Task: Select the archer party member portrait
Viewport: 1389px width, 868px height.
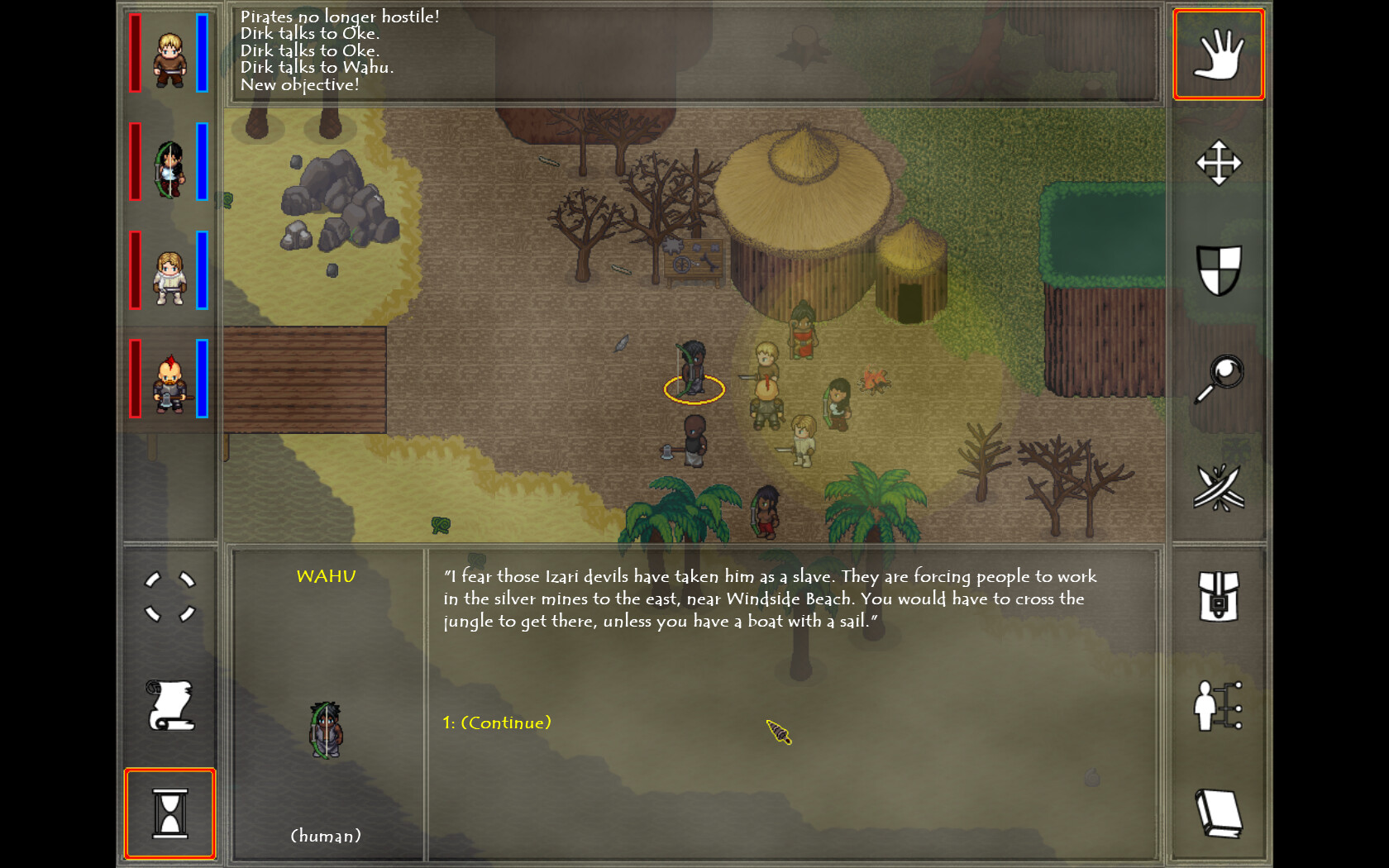Action: click(x=168, y=161)
